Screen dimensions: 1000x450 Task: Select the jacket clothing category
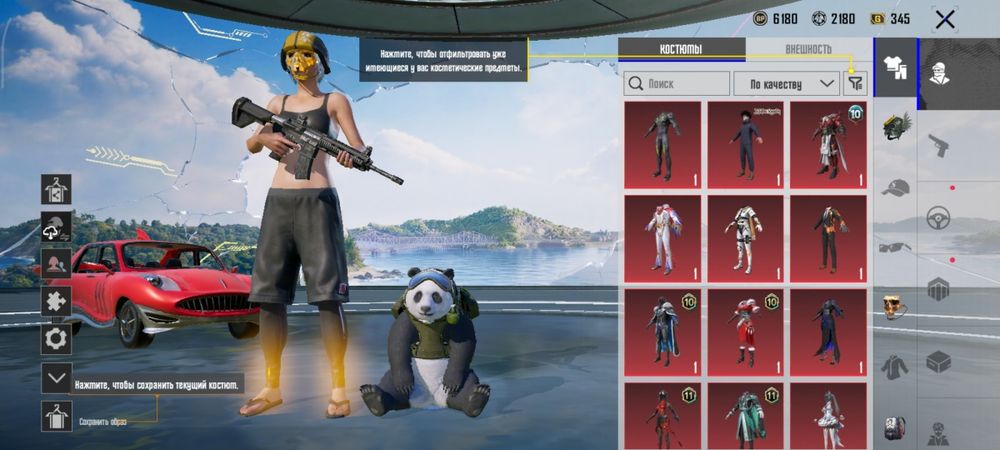[x=896, y=367]
